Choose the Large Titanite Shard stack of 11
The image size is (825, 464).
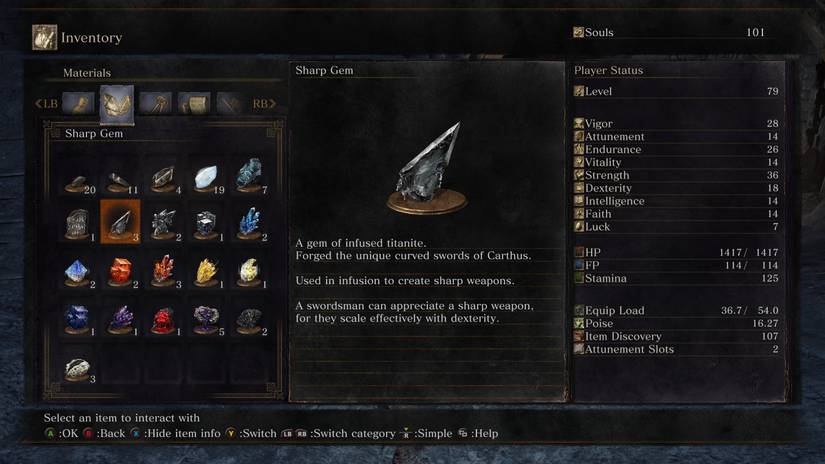coord(119,178)
